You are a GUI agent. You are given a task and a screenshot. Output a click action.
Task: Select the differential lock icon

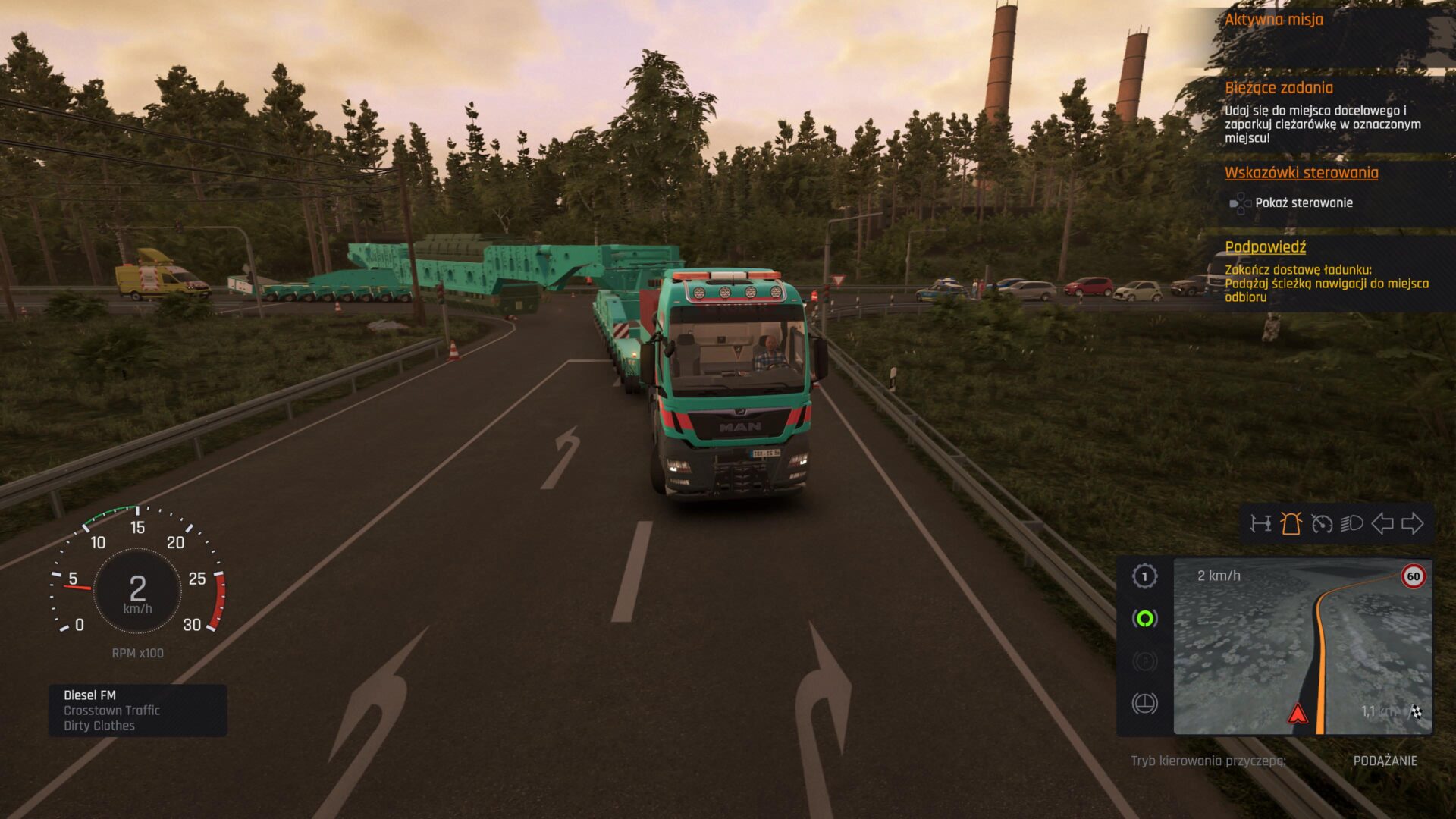(1144, 703)
